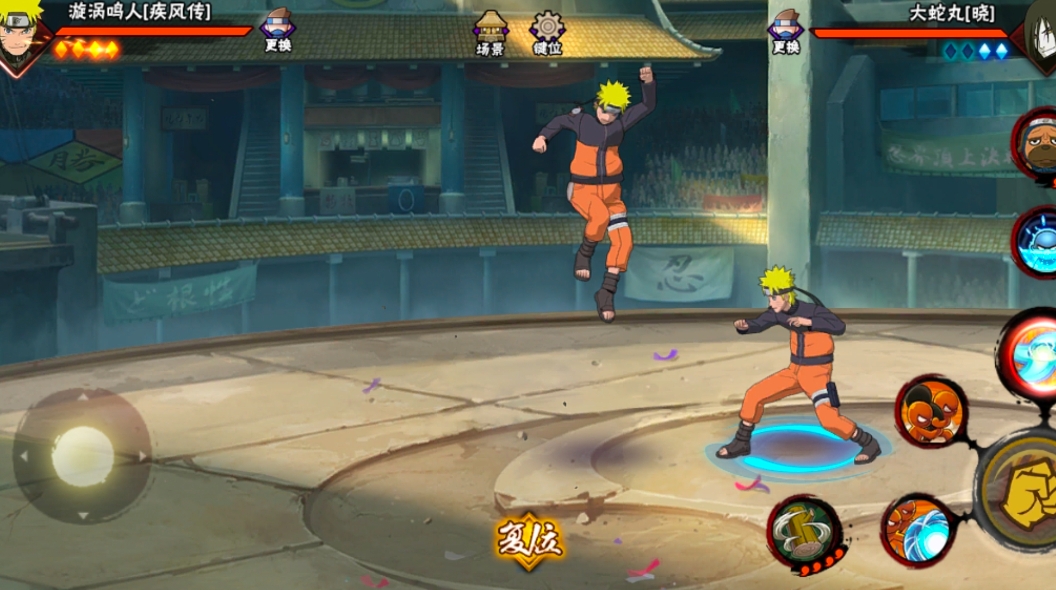The image size is (1056, 590).
Task: Select Naruto's portrait in the corner
Action: coord(22,36)
